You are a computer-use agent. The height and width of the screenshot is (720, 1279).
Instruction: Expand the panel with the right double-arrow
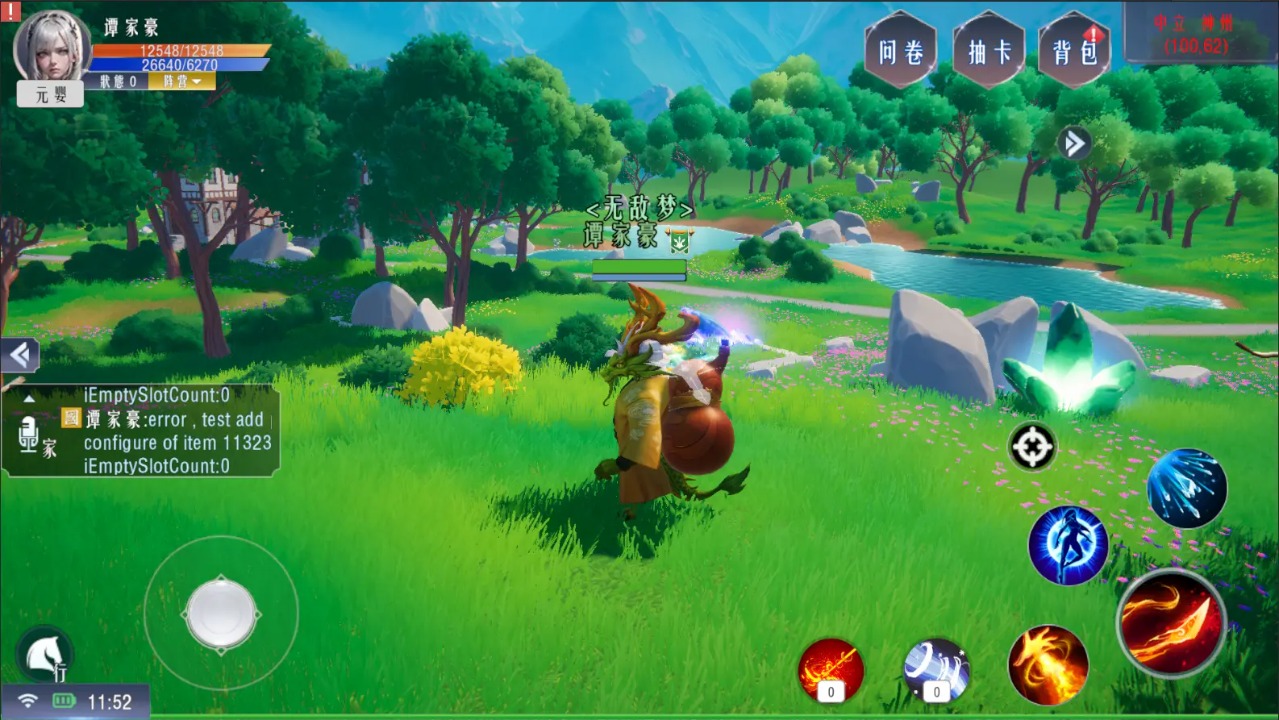[x=1074, y=143]
